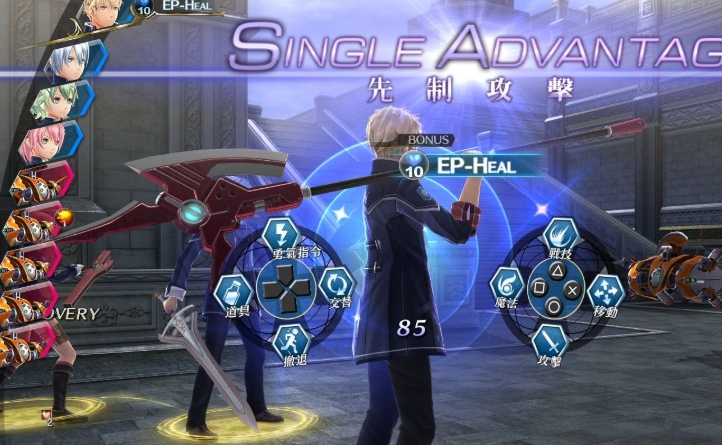Select the 撤退 retreat command
Image resolution: width=722 pixels, height=445 pixels.
pos(290,340)
